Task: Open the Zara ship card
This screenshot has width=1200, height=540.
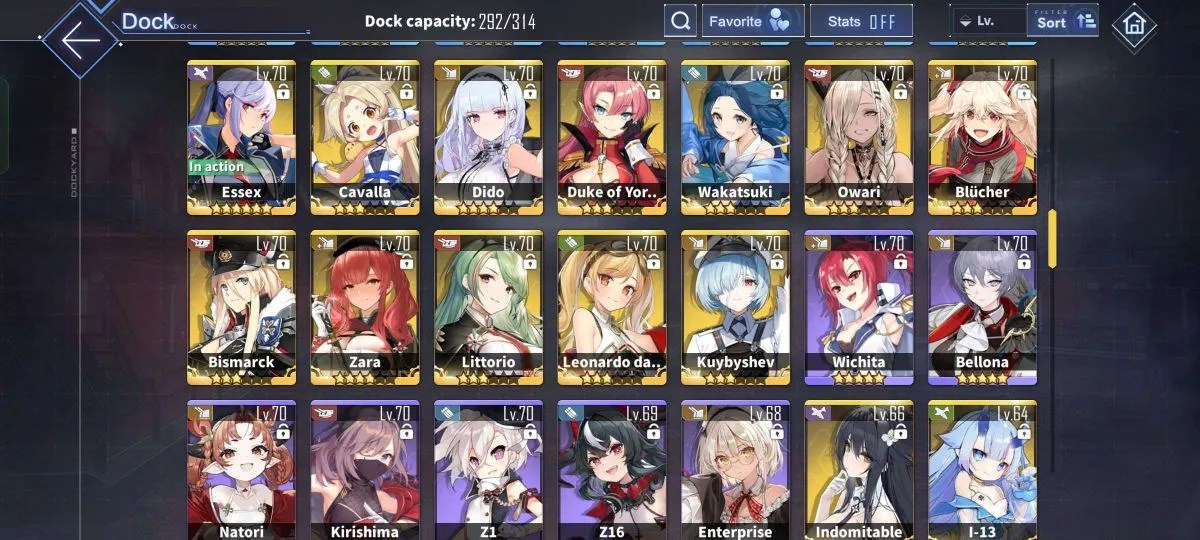Action: 365,305
